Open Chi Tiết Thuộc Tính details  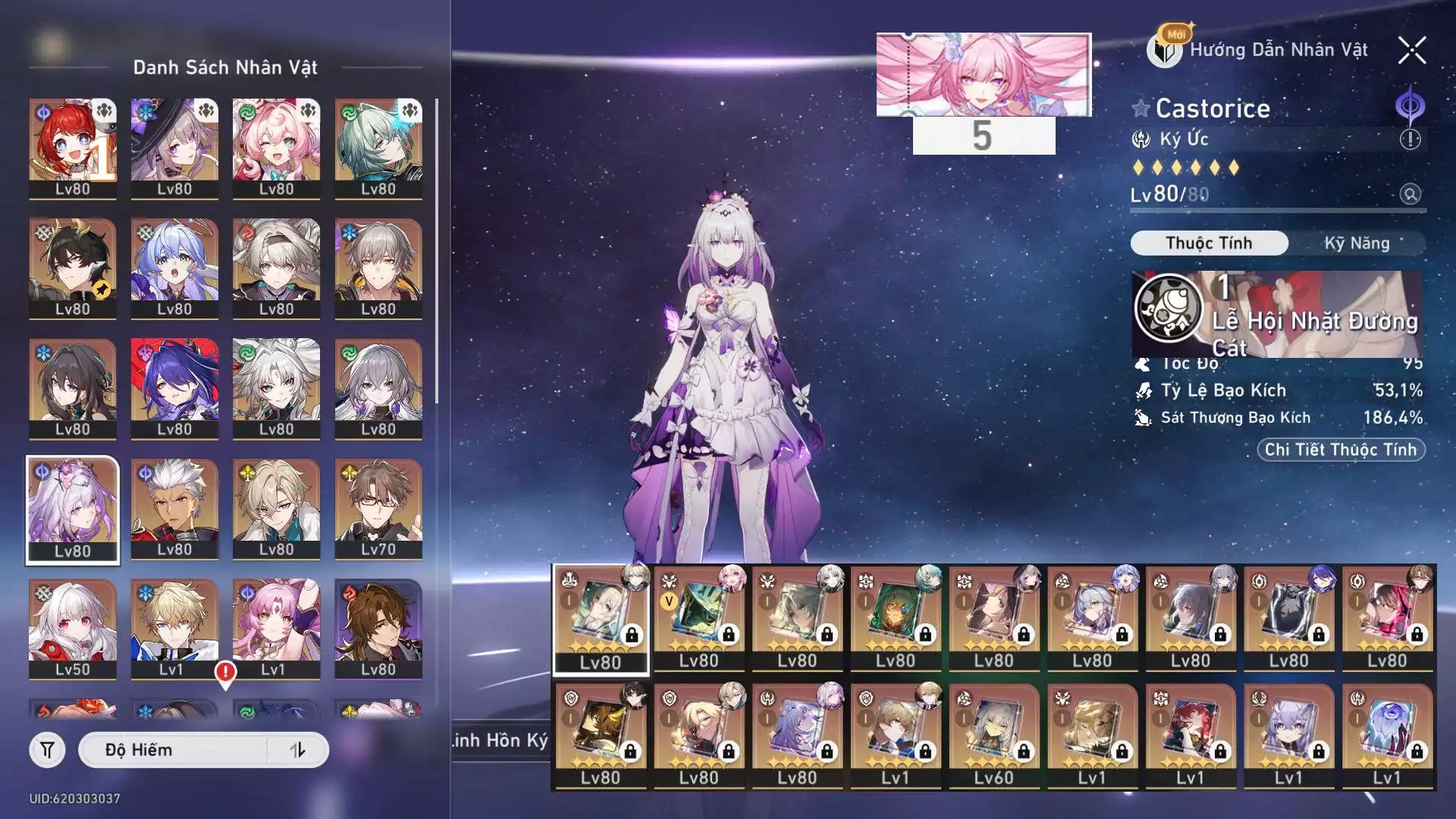[1340, 450]
